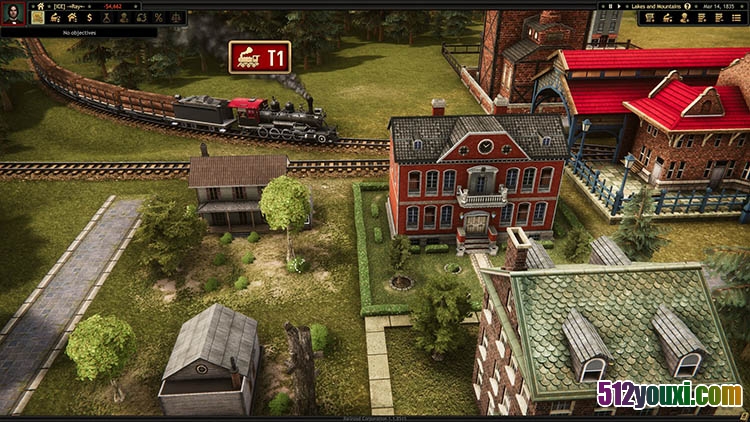The width and height of the screenshot is (750, 422).
Task: Open the balance scales toolbar icon
Action: coord(175,17)
